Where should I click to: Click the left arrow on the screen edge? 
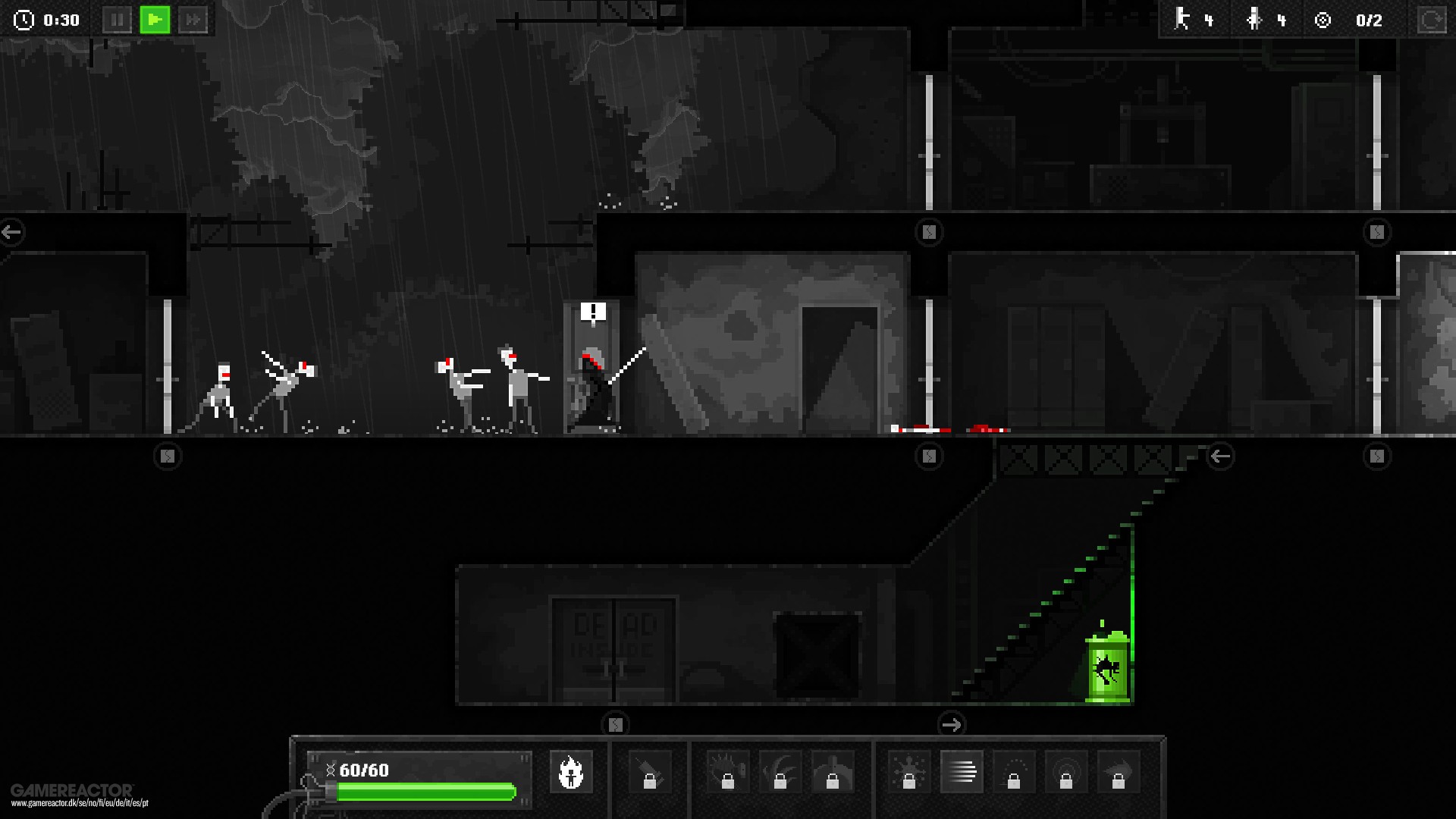pyautogui.click(x=11, y=232)
